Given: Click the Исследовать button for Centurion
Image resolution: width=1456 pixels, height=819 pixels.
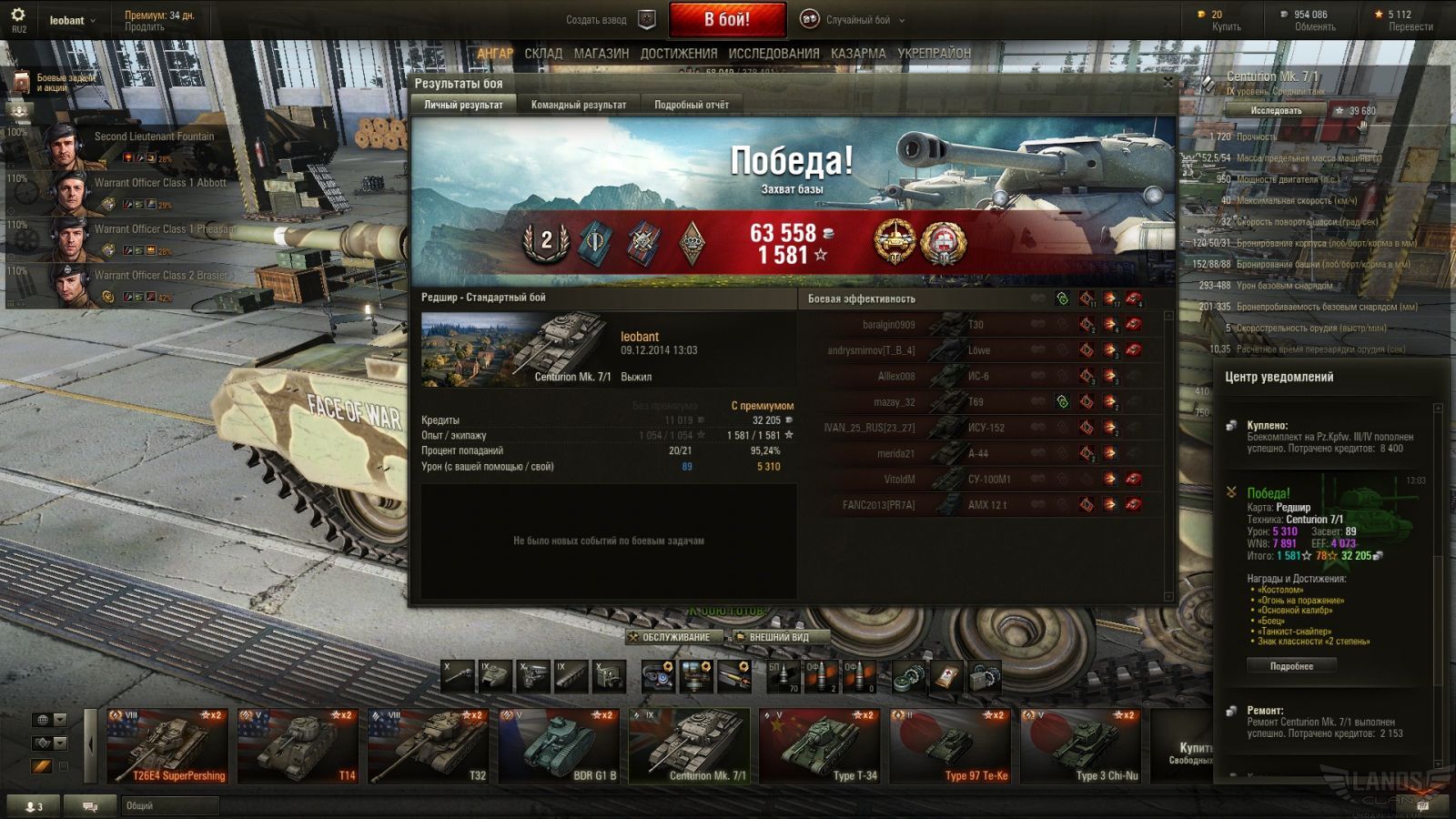Looking at the screenshot, I should tap(1276, 110).
